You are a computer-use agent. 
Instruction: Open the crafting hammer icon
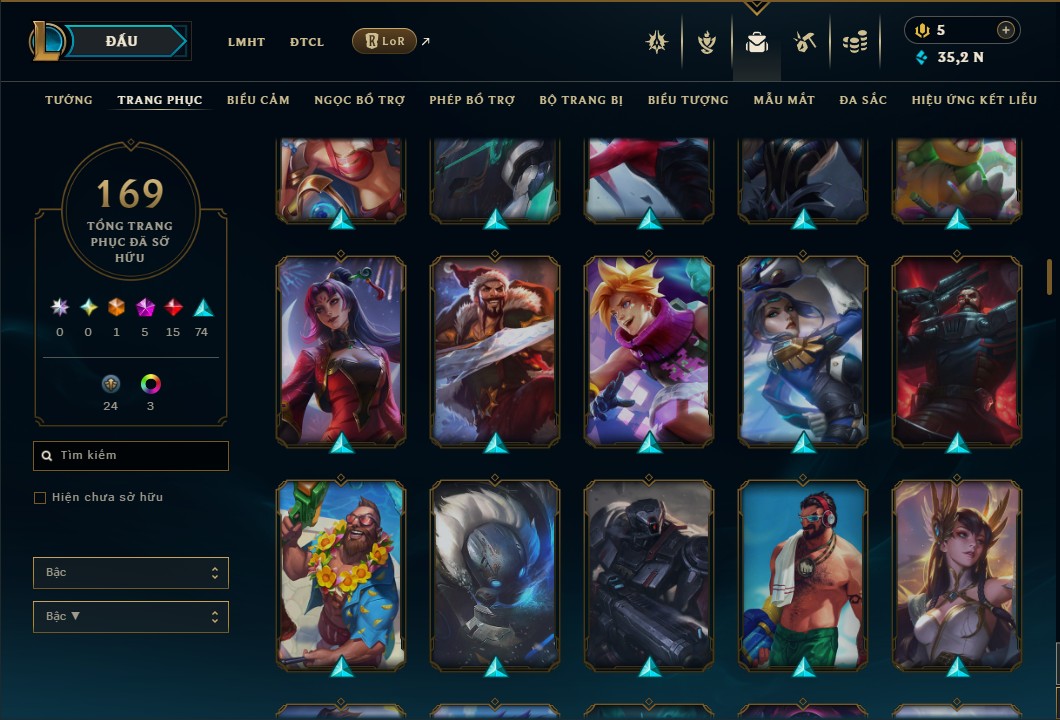click(805, 42)
